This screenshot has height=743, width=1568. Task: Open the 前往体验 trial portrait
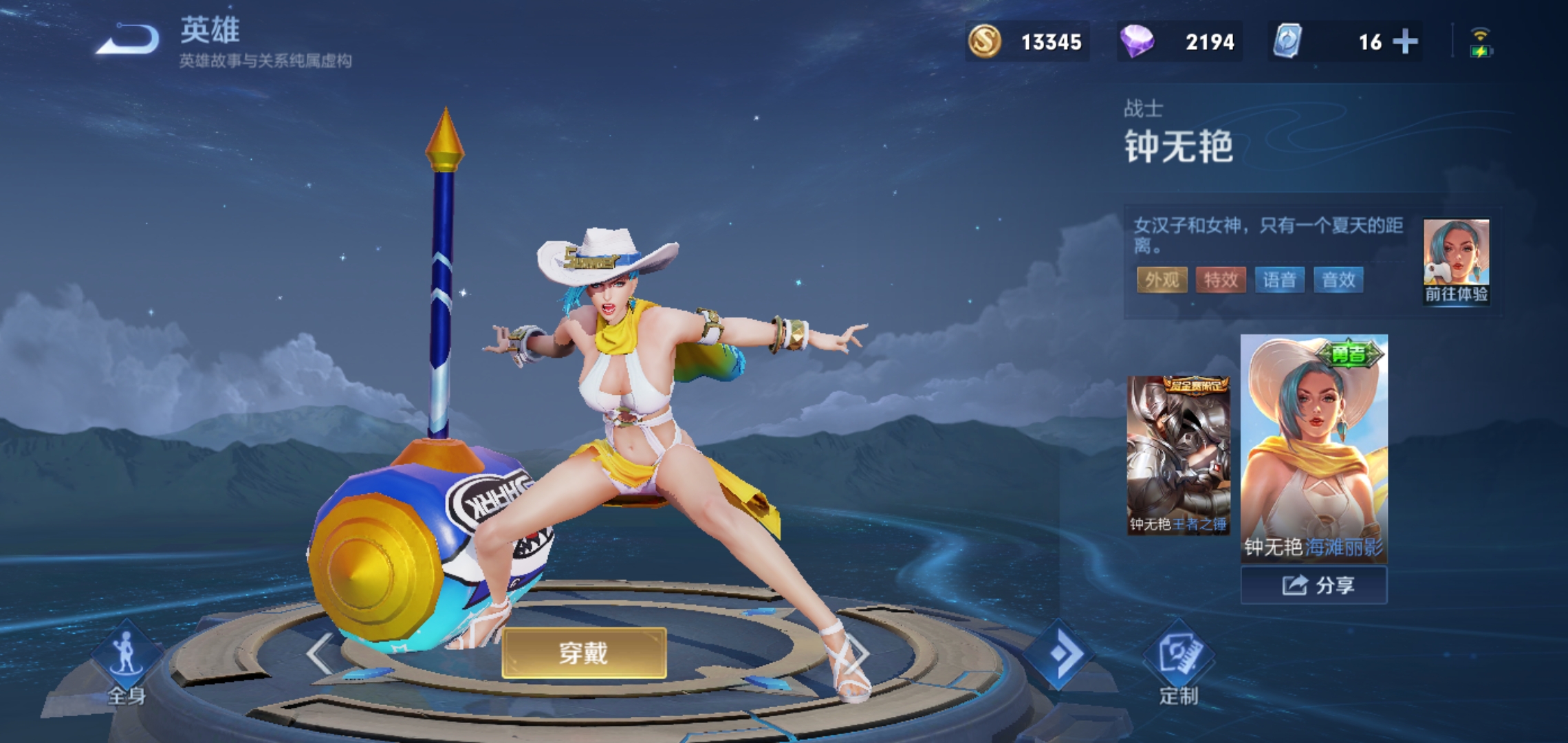click(x=1456, y=261)
